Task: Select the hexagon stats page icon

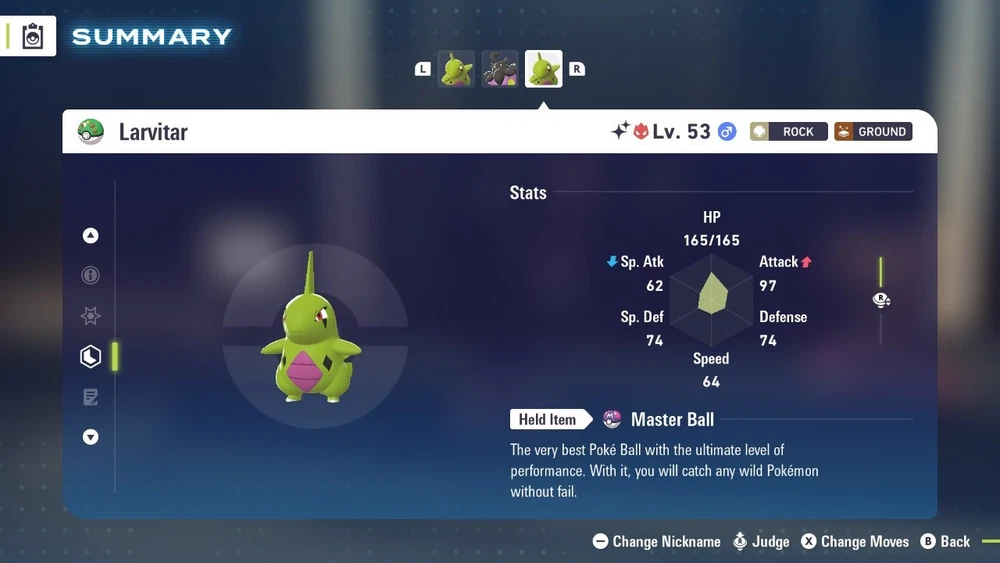Action: 91,356
